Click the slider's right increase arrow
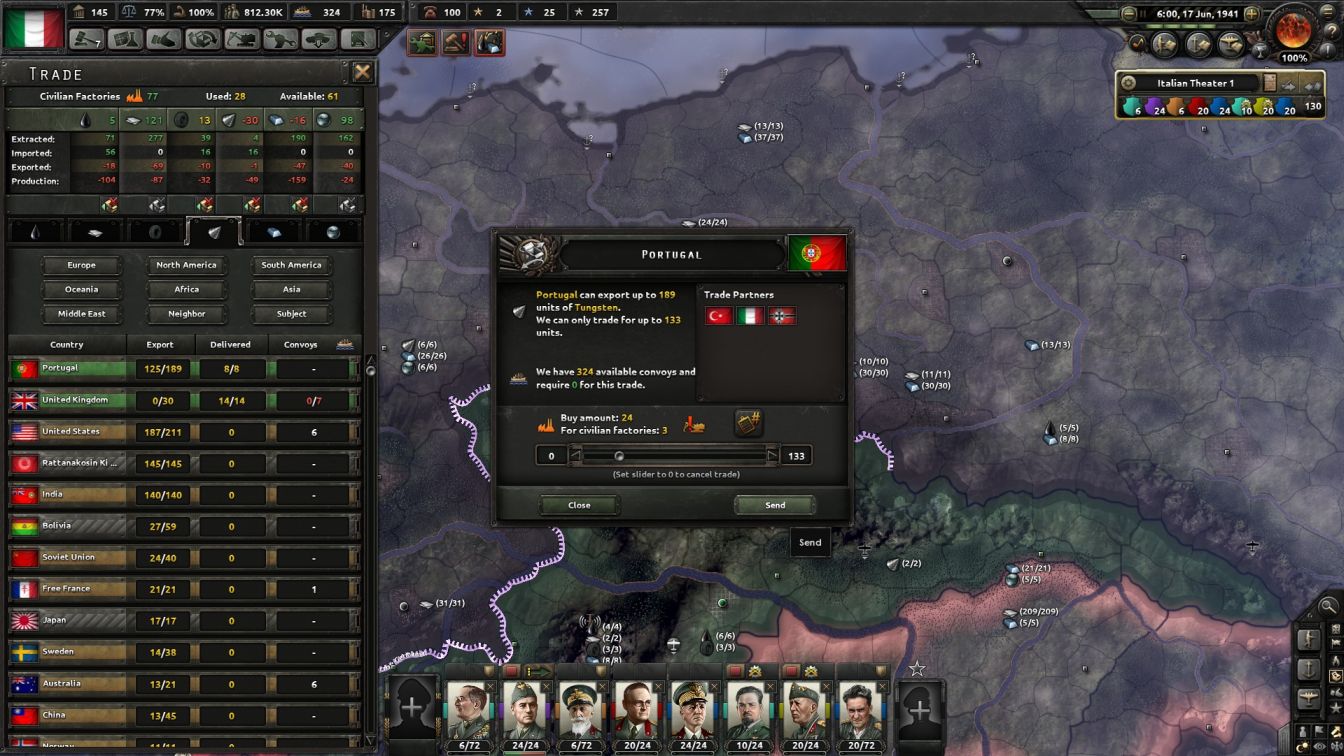1344x756 pixels. [770, 455]
